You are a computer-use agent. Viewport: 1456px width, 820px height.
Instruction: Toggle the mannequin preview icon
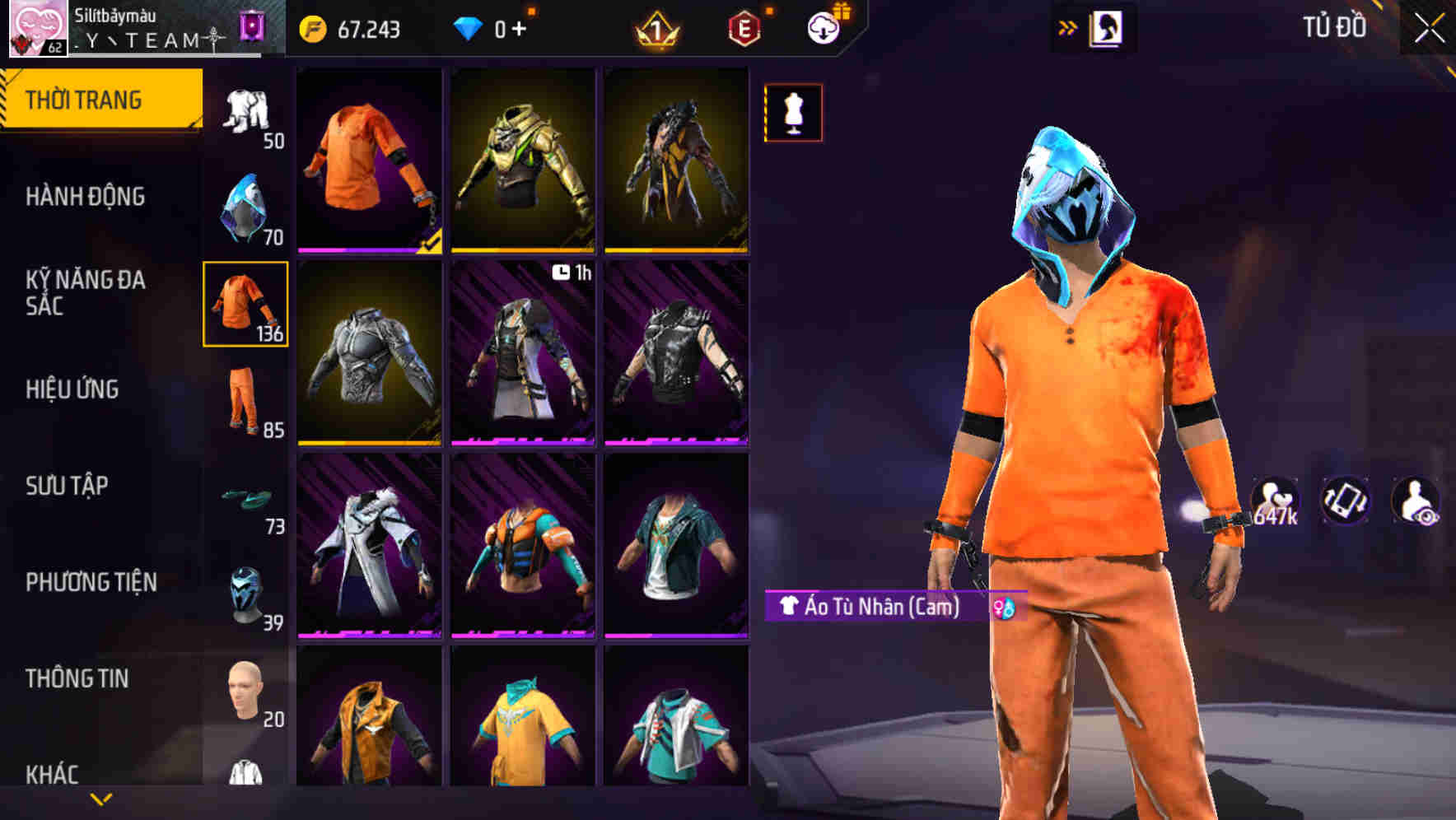pos(793,114)
